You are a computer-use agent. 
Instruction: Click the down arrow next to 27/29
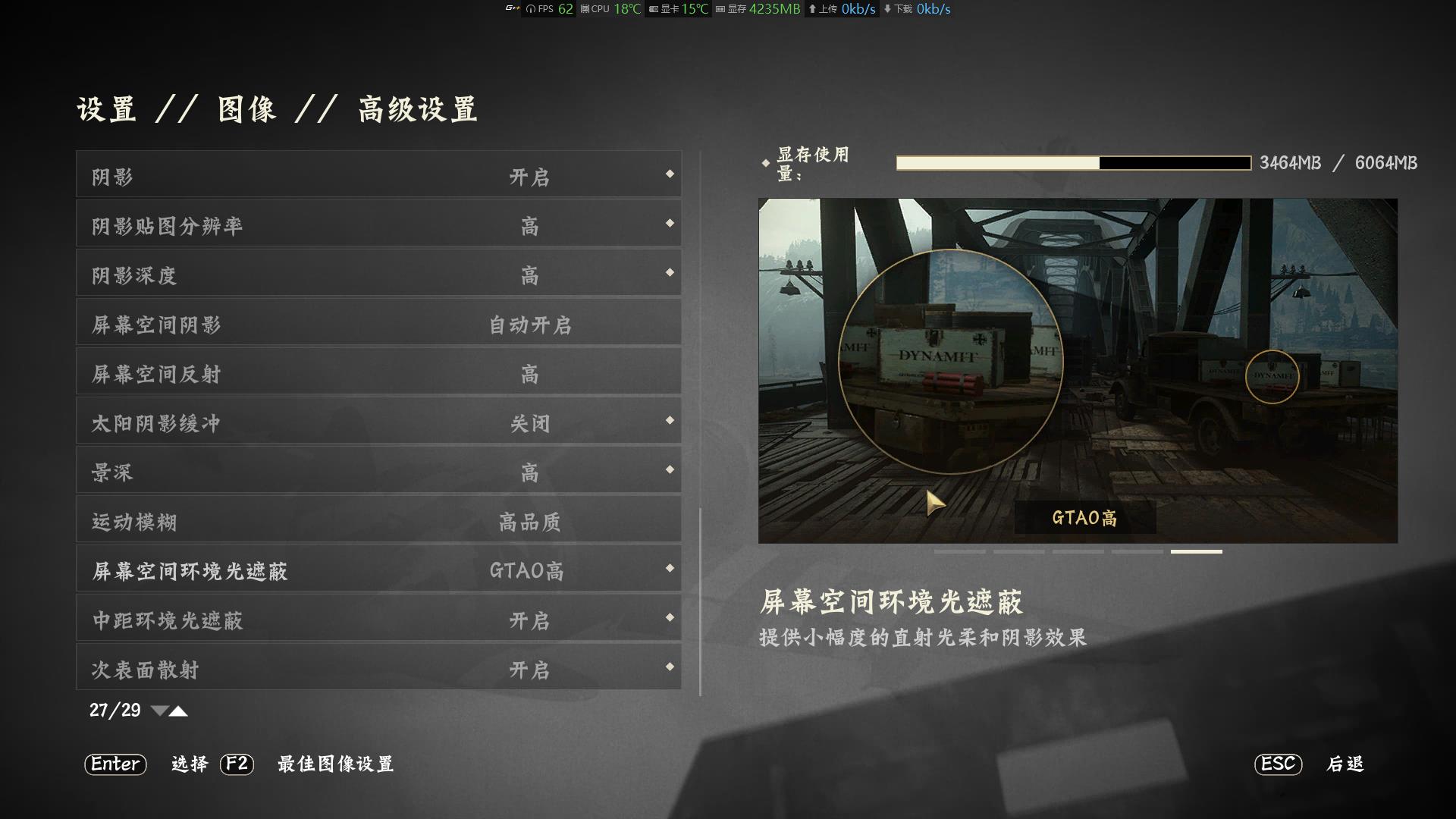pos(160,711)
